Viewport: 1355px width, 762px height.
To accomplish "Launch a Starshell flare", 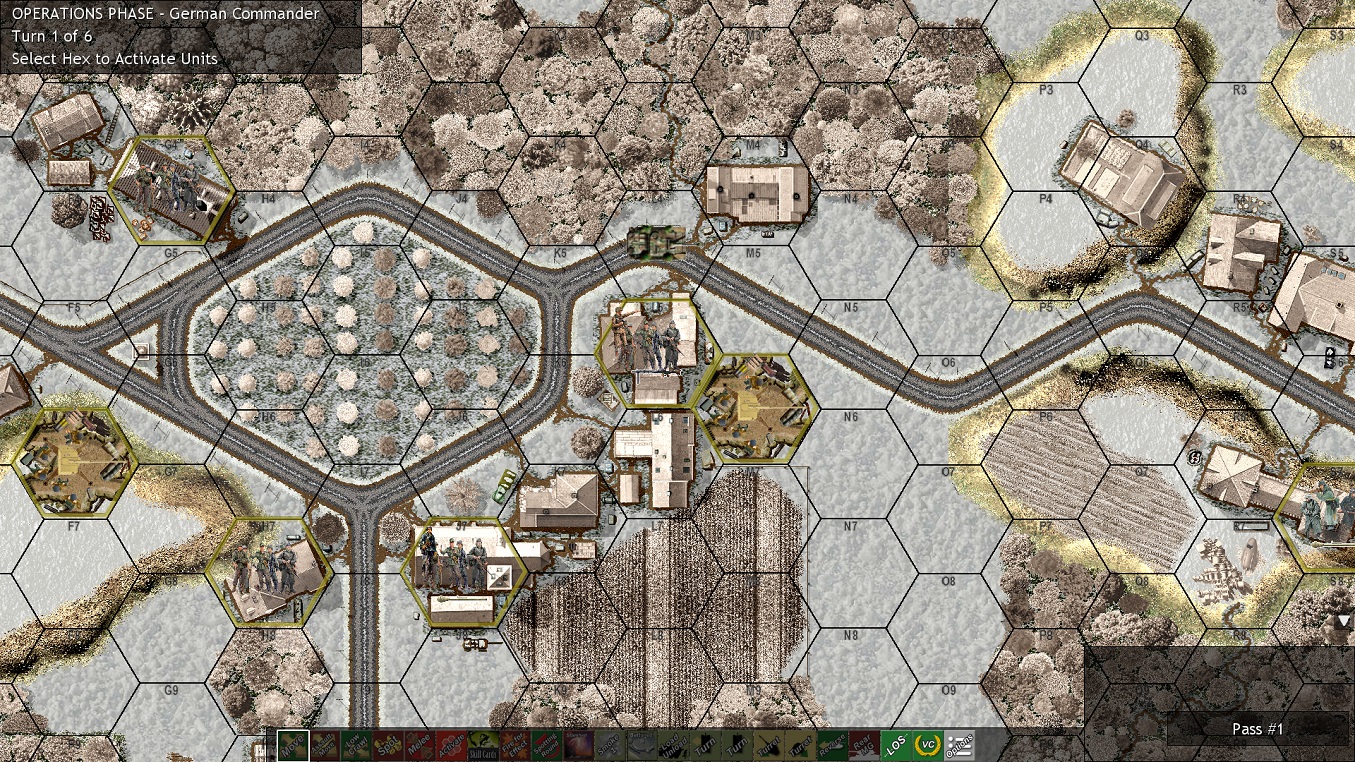I will [580, 744].
